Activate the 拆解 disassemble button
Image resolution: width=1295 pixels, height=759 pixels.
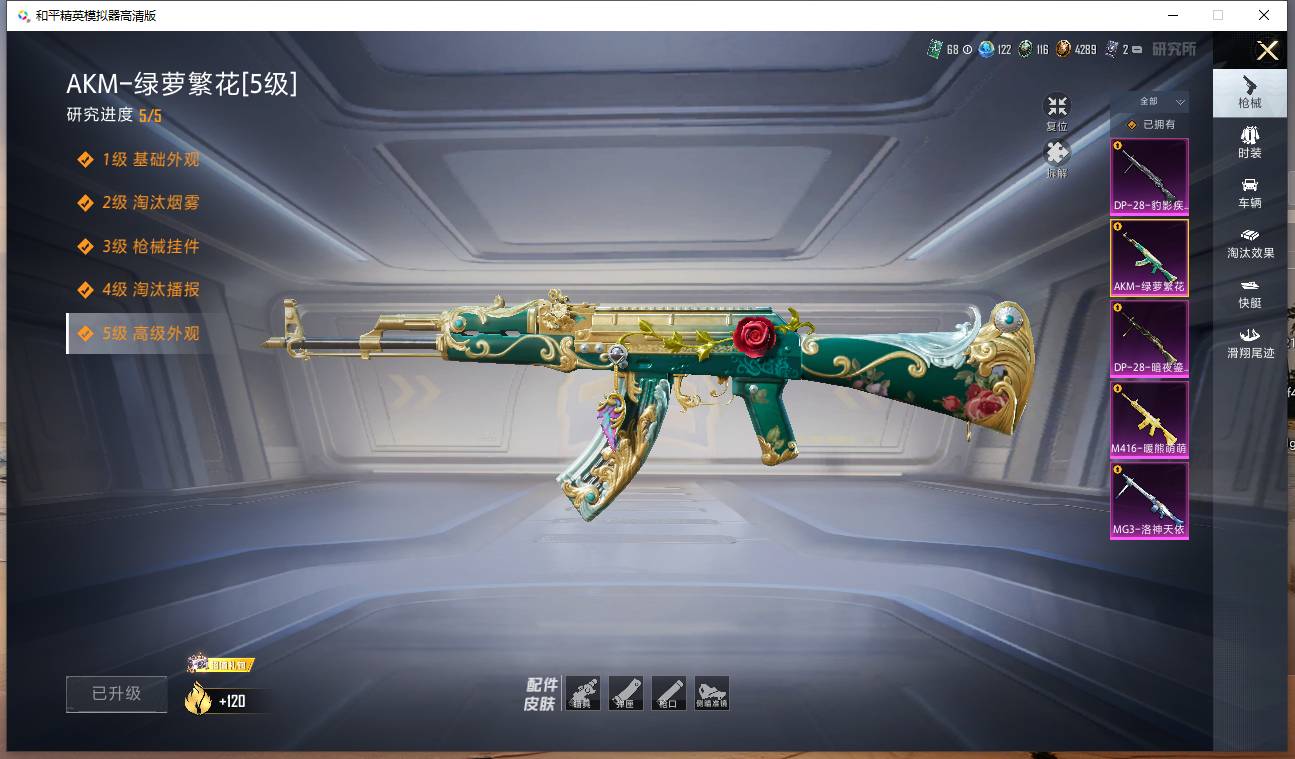click(x=1057, y=159)
